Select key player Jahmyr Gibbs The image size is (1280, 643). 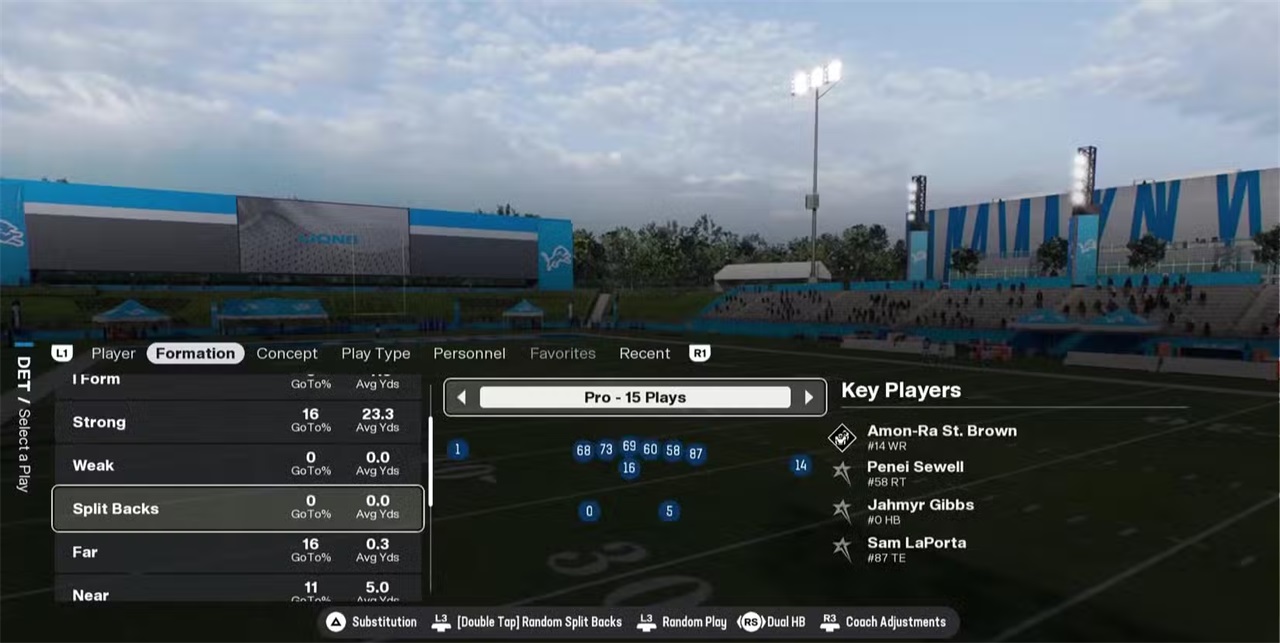(x=919, y=510)
